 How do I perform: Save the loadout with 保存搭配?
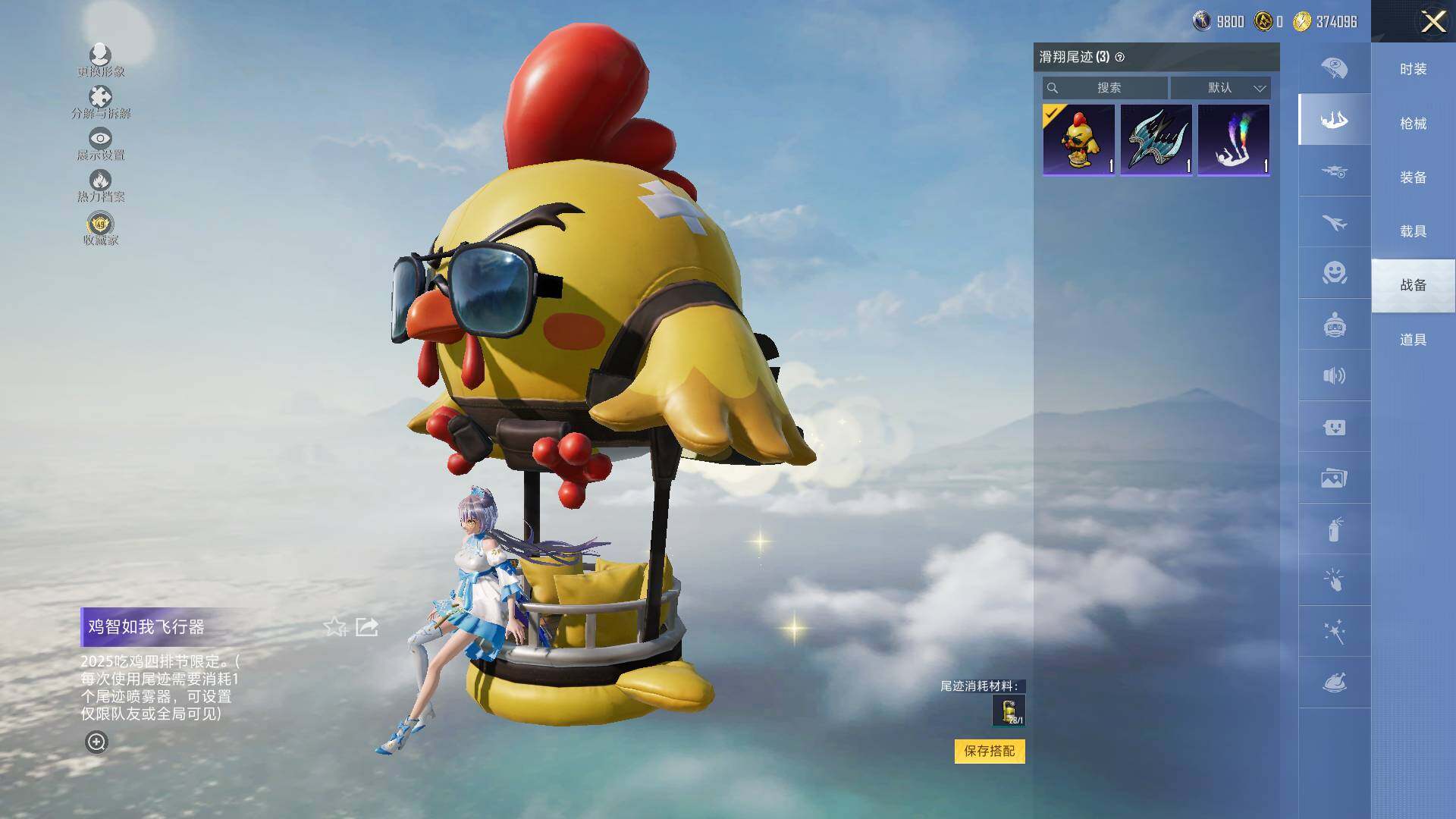tap(989, 751)
